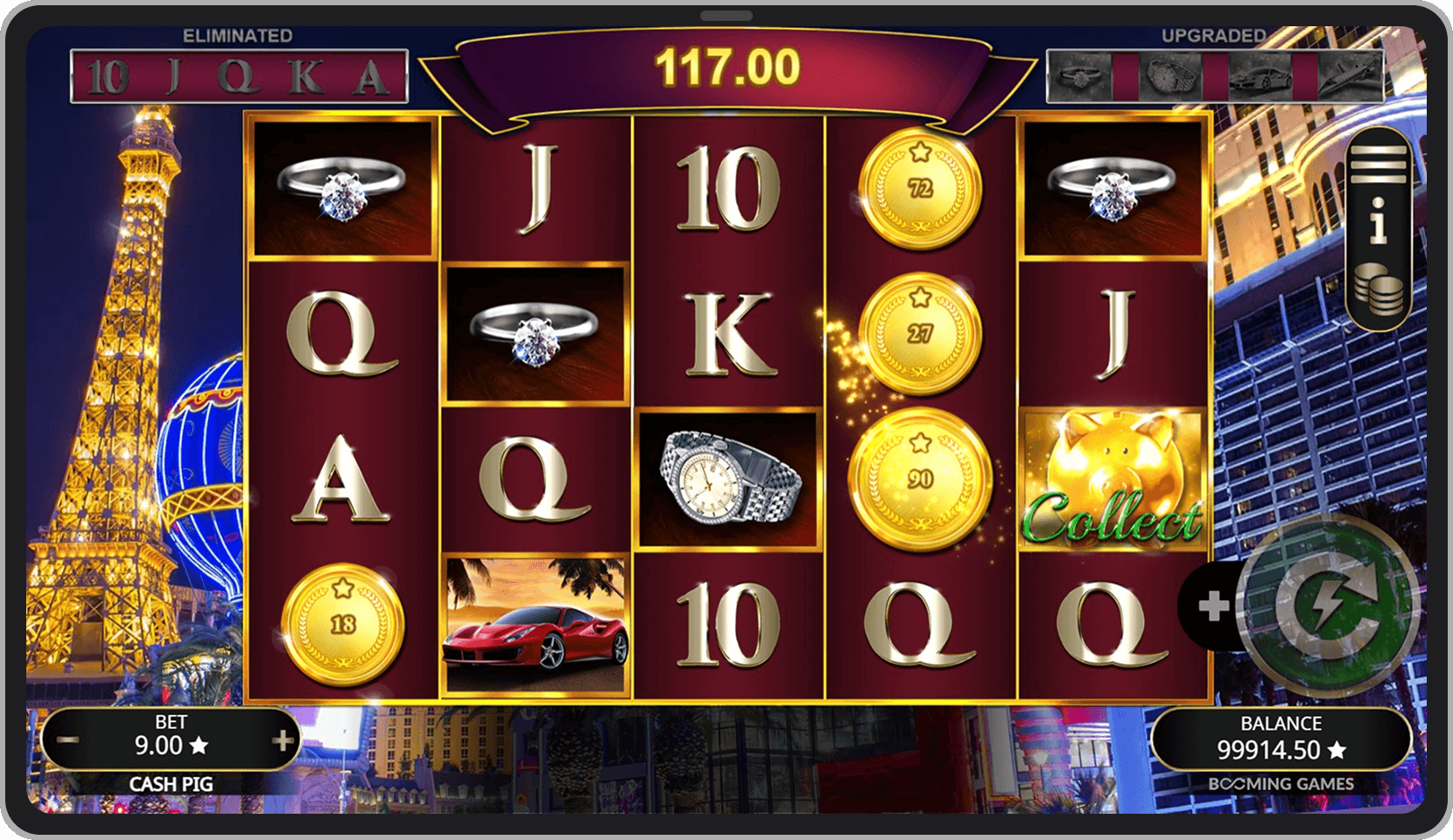
Task: Increase the bet with the plus button
Action: pyautogui.click(x=282, y=742)
